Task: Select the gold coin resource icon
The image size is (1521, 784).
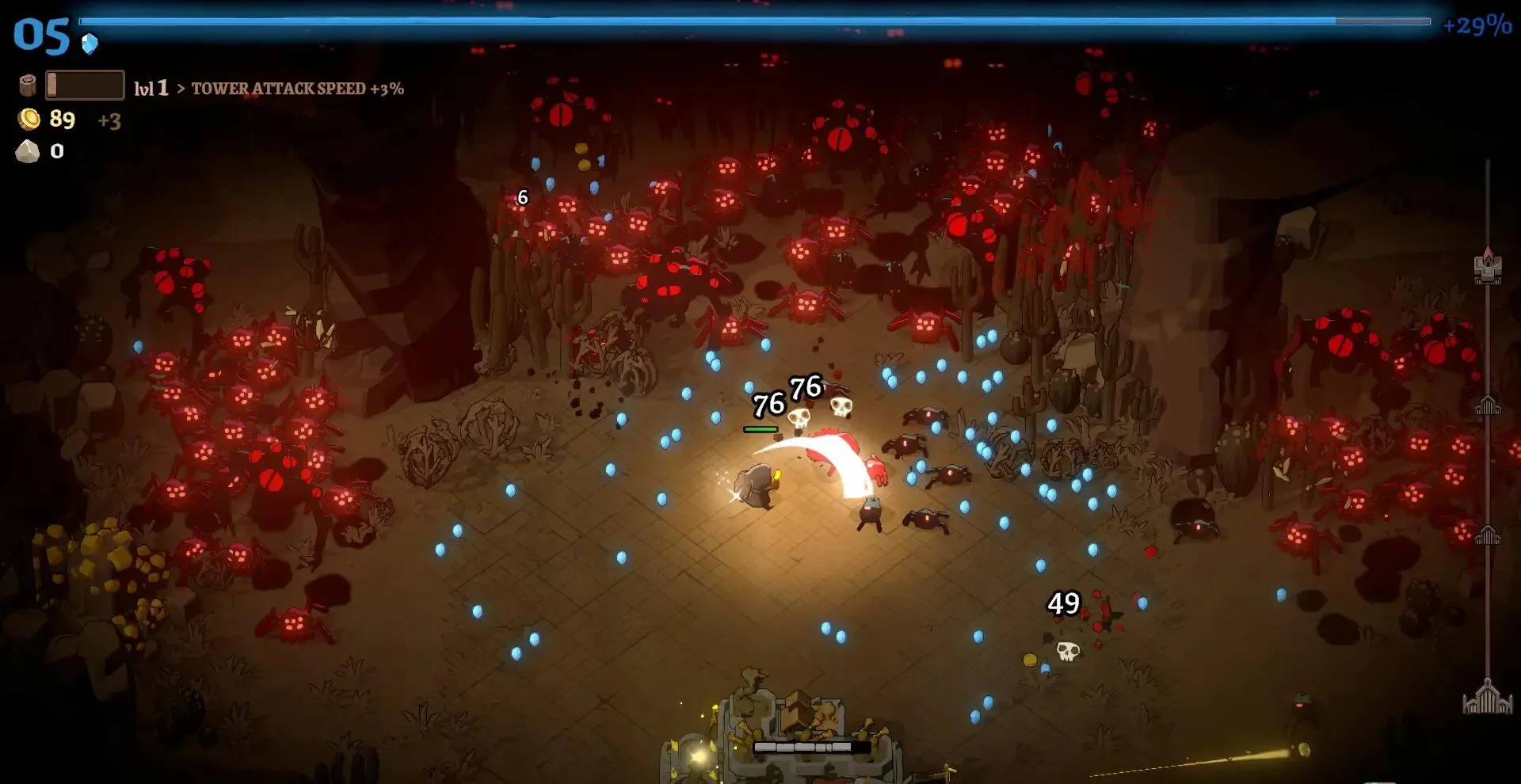Action: click(x=29, y=120)
